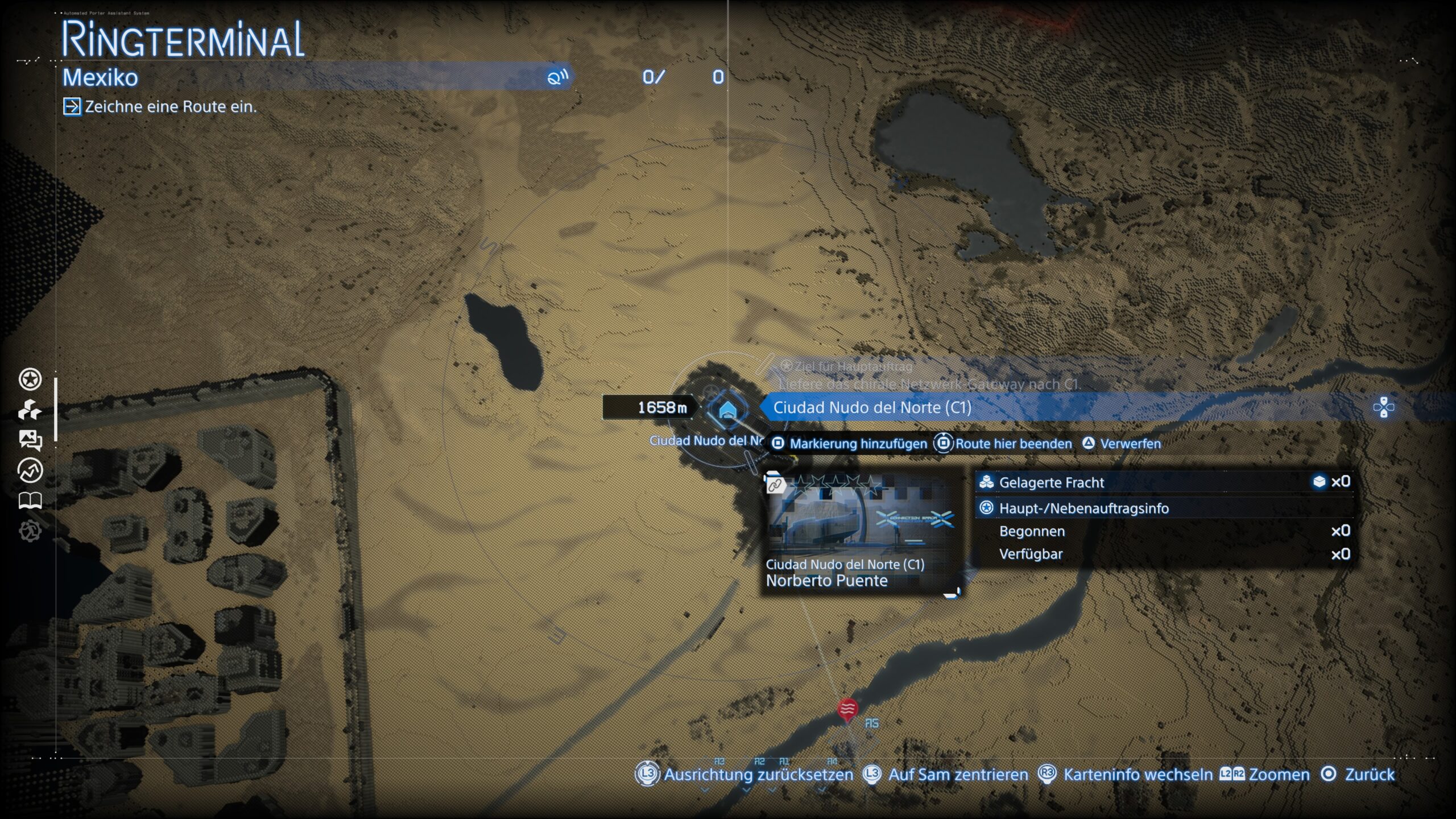This screenshot has height=819, width=1456.
Task: Open the Gelagerte Fracht row
Action: 1163,482
